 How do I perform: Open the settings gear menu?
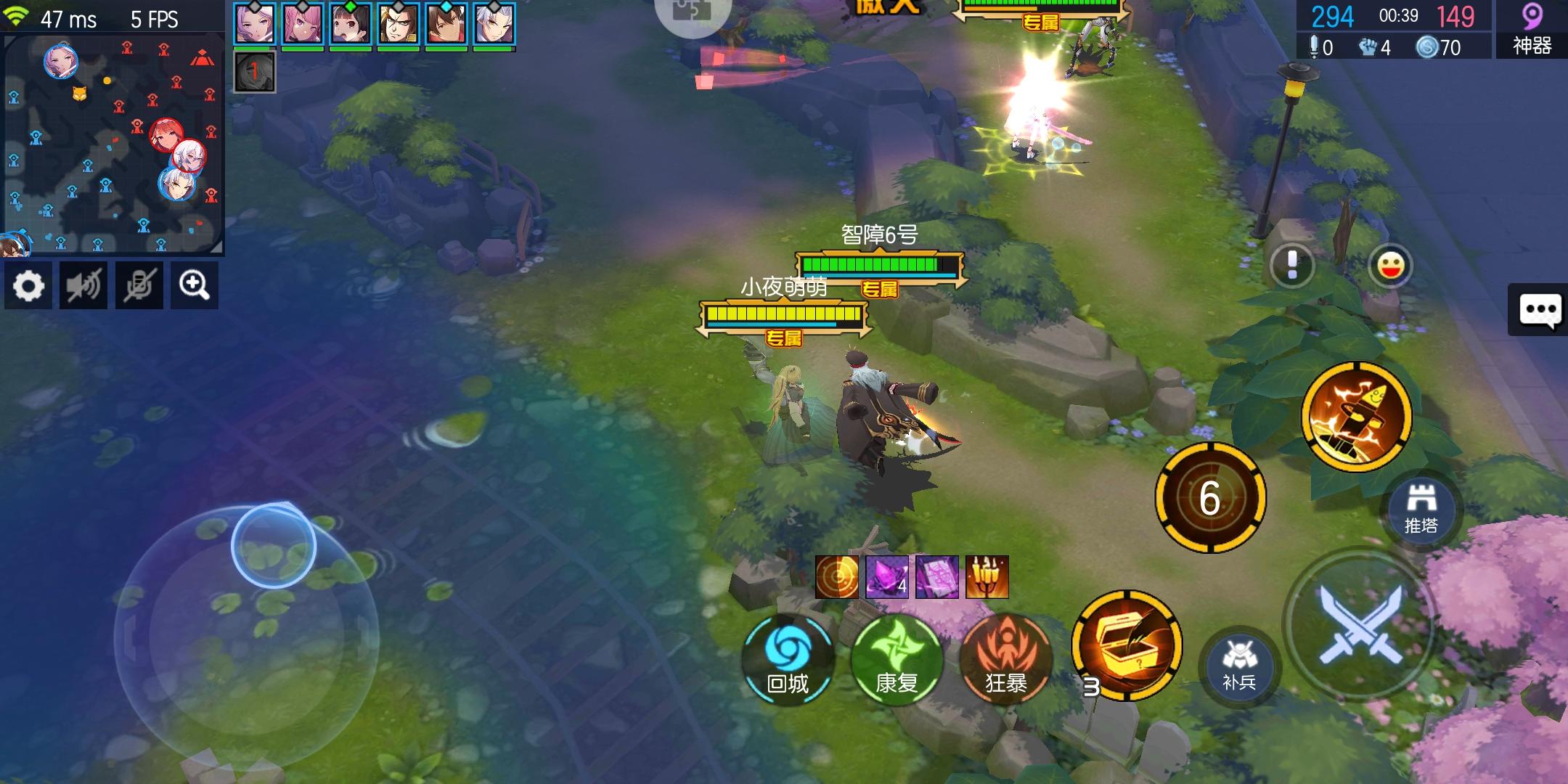(x=29, y=285)
